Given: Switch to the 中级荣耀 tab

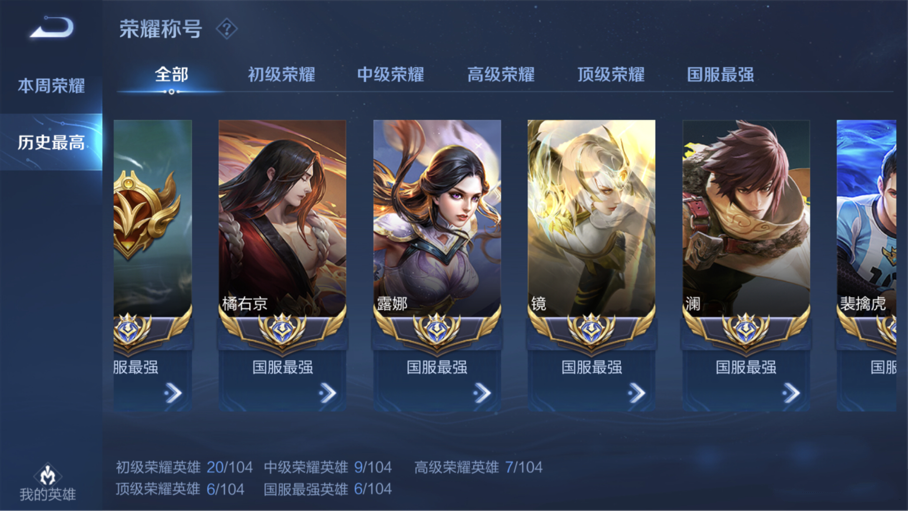Looking at the screenshot, I should point(391,74).
